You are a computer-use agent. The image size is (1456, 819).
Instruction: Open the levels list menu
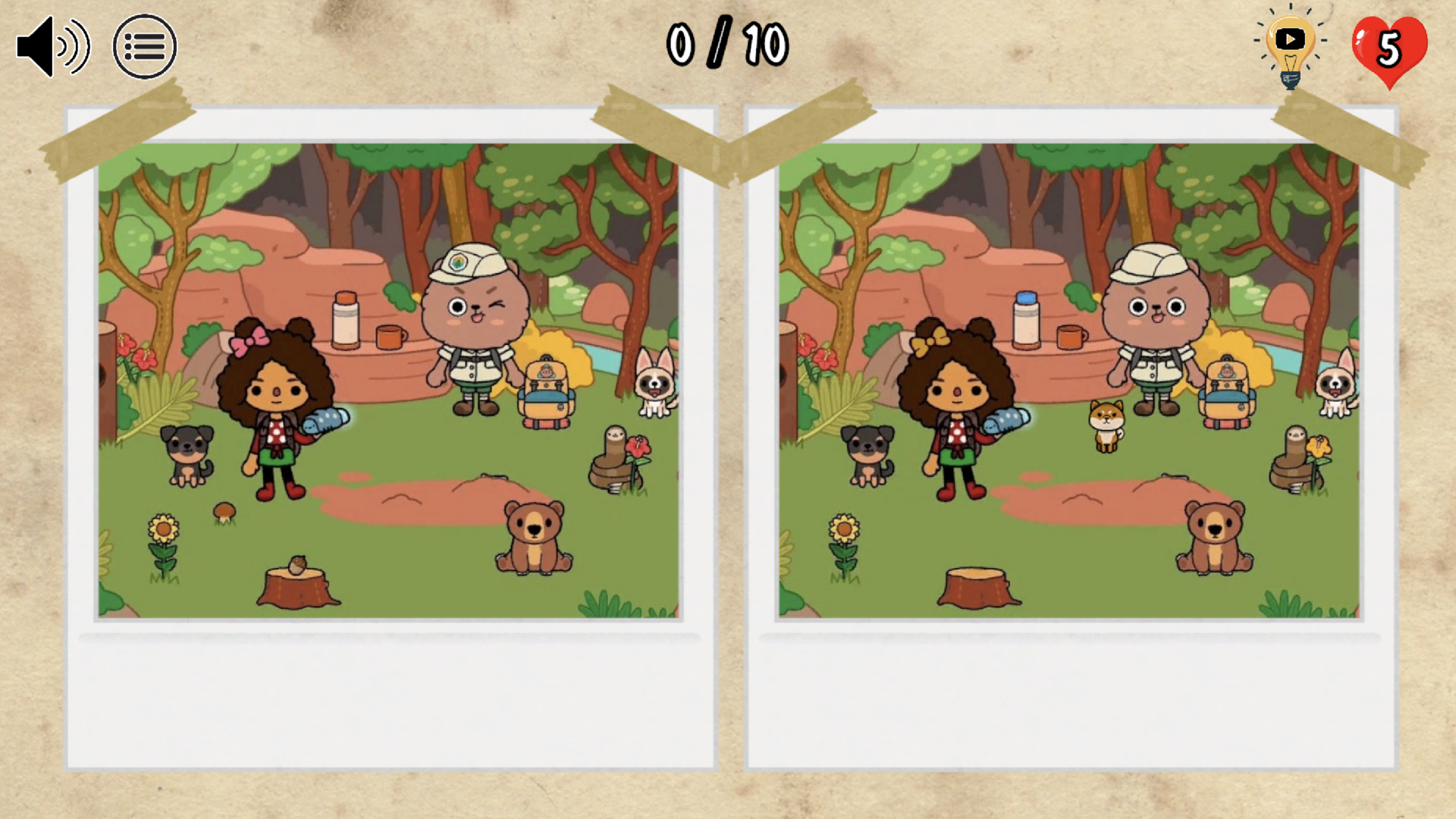point(146,46)
